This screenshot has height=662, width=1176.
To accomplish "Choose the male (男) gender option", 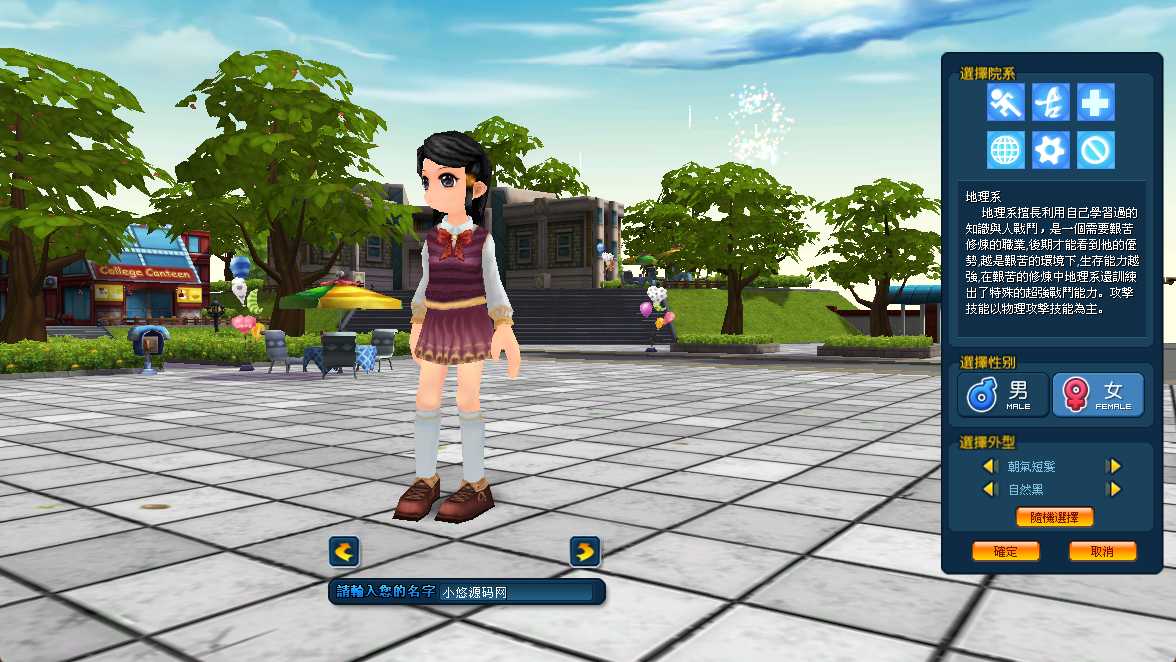I will (x=1003, y=394).
